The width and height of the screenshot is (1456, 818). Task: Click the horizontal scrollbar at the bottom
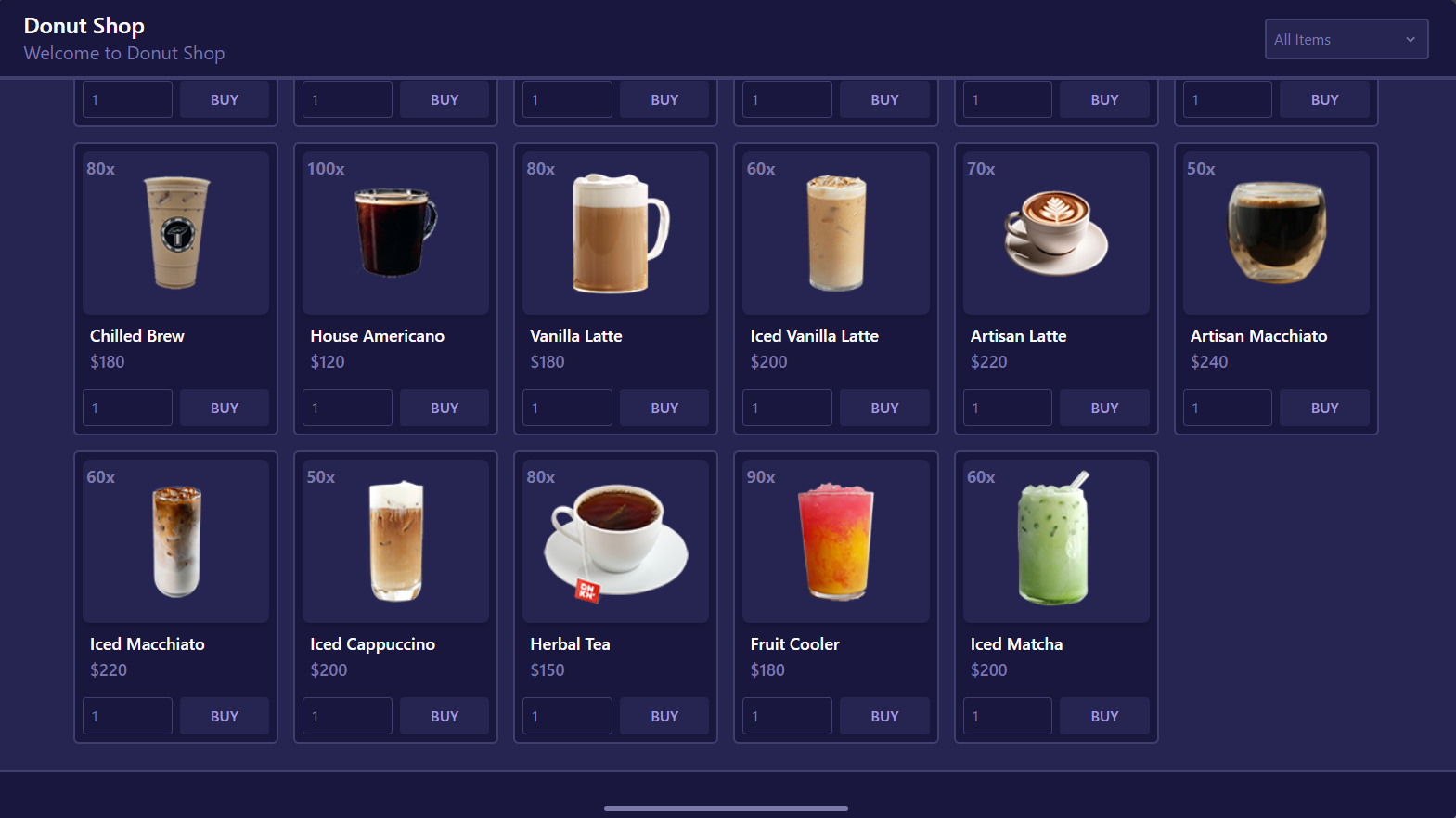pyautogui.click(x=727, y=808)
